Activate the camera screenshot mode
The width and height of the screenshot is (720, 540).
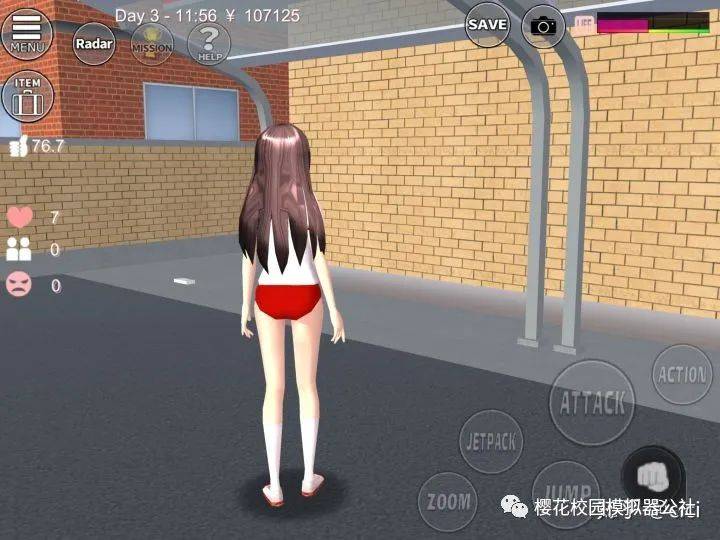[544, 26]
